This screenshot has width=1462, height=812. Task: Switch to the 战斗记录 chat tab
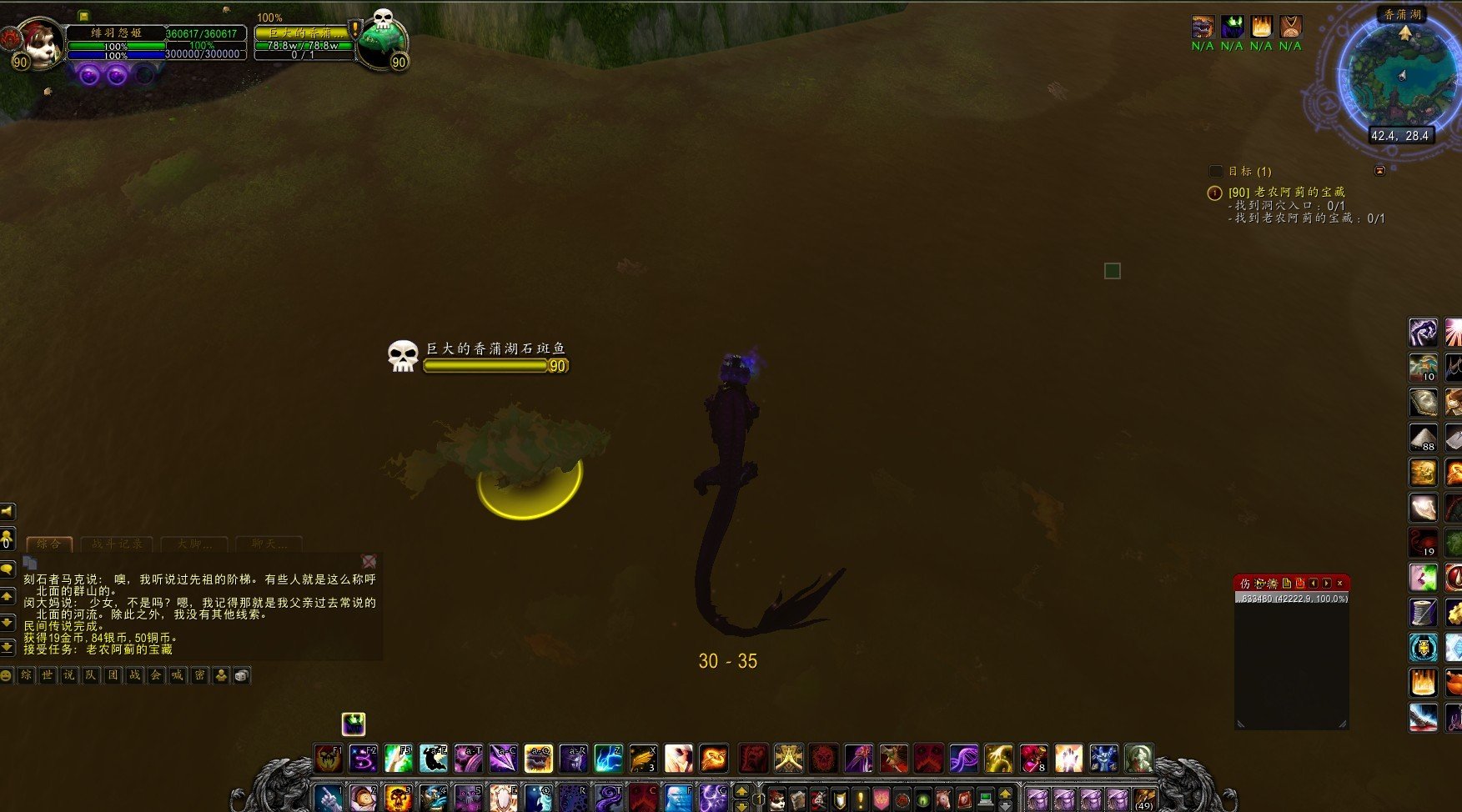pyautogui.click(x=117, y=544)
